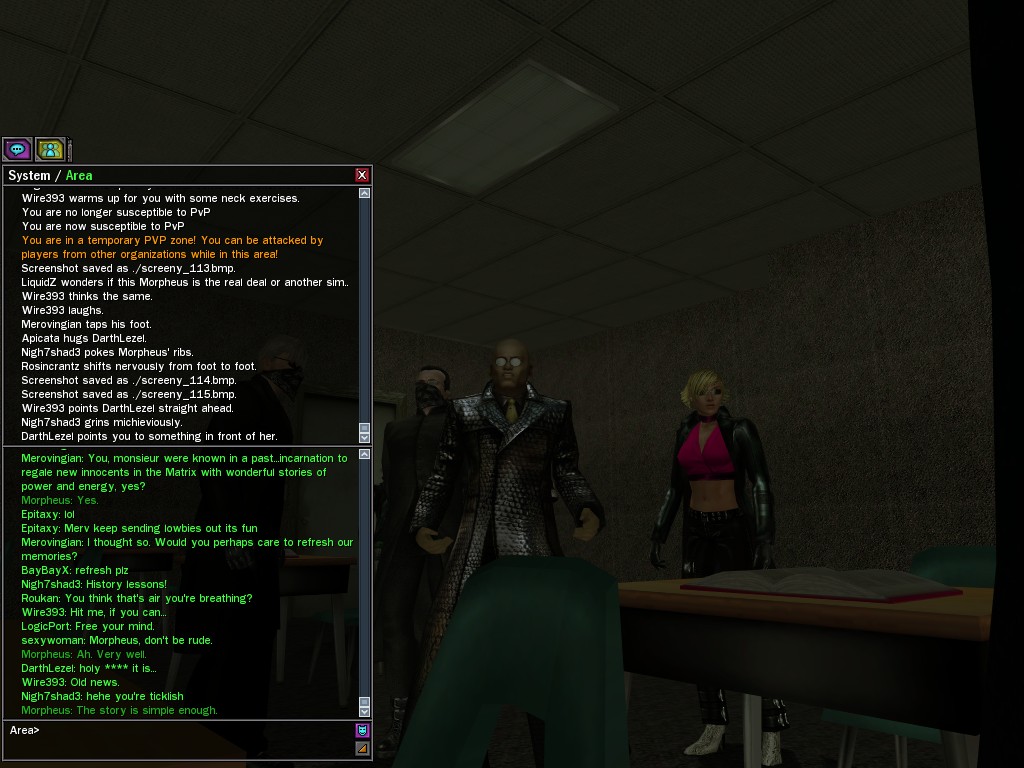Image resolution: width=1024 pixels, height=768 pixels.
Task: Open the yellow group members icon
Action: (x=50, y=150)
